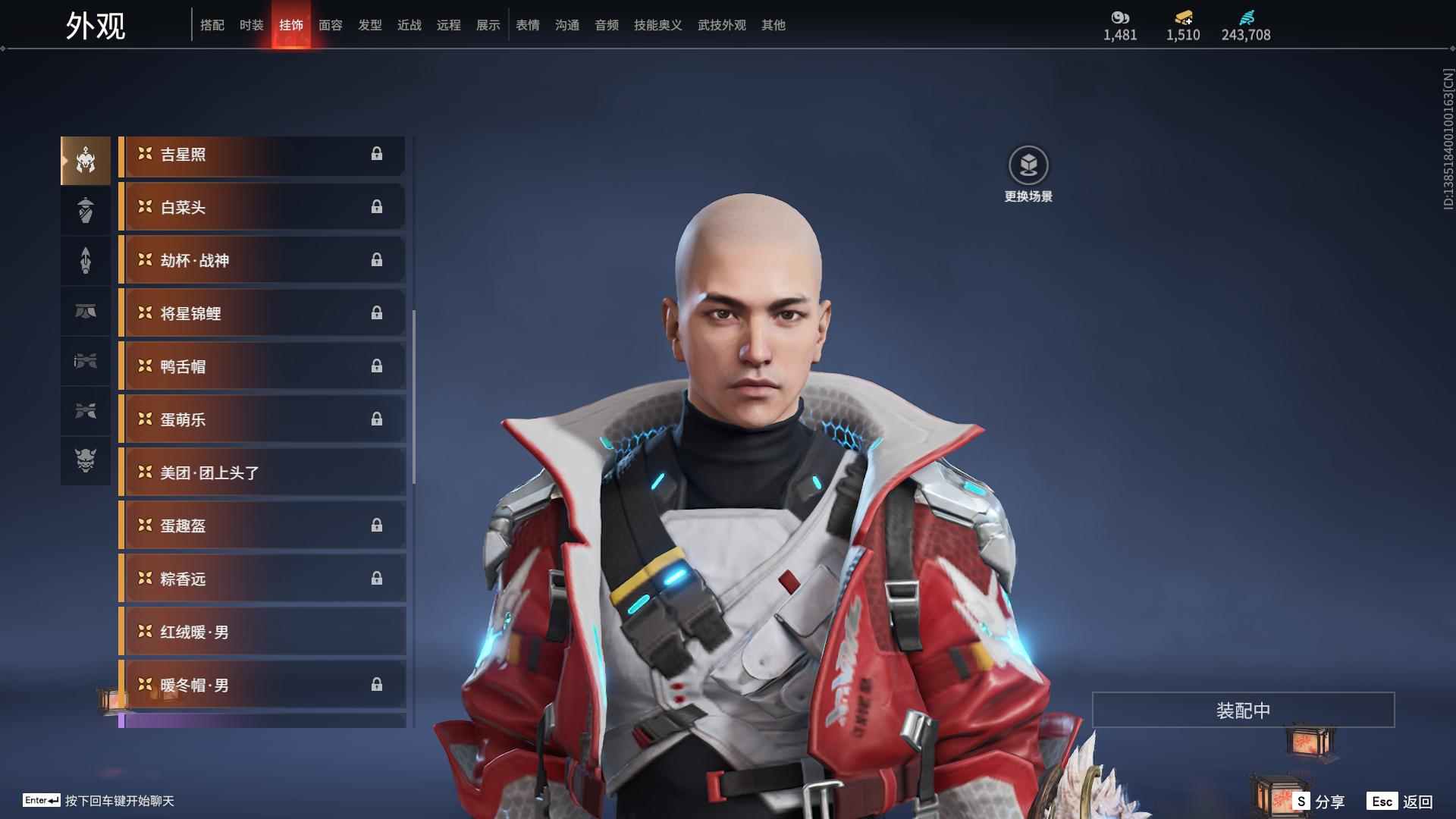Switch to the 搭配 tab
Screen dimensions: 1456x819
tap(212, 25)
